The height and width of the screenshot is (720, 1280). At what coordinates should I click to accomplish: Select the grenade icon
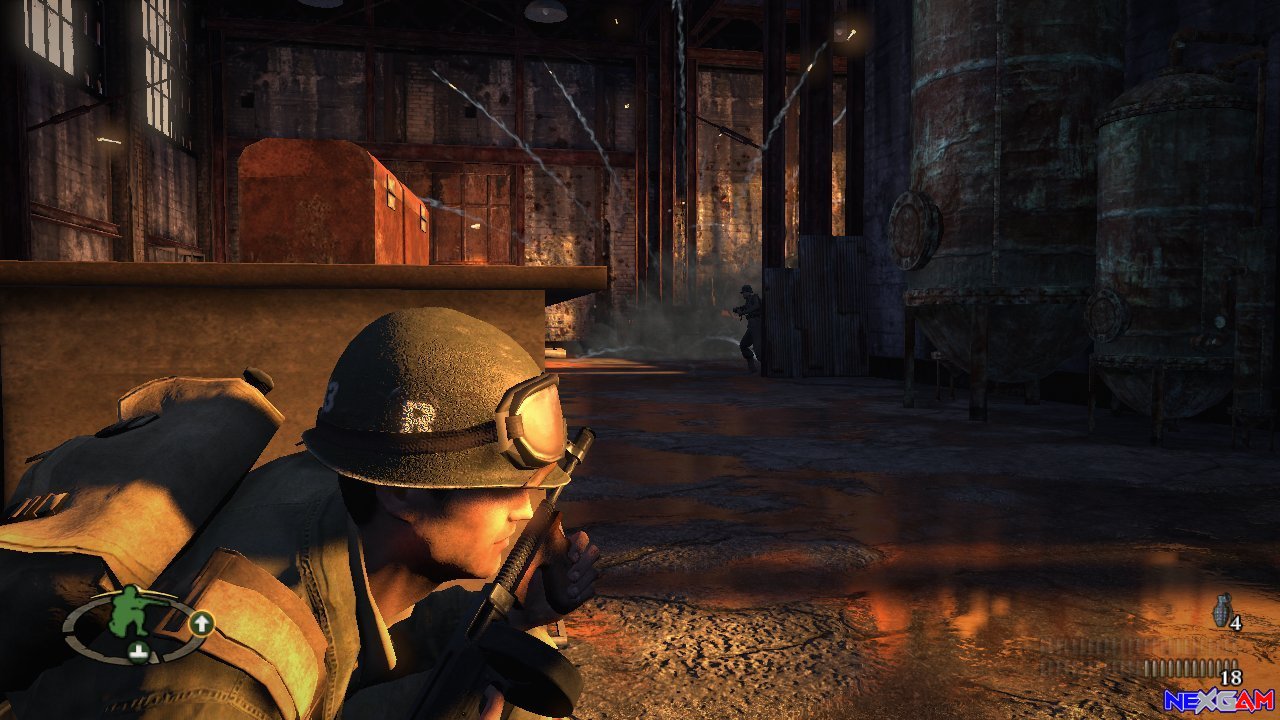tap(1221, 609)
